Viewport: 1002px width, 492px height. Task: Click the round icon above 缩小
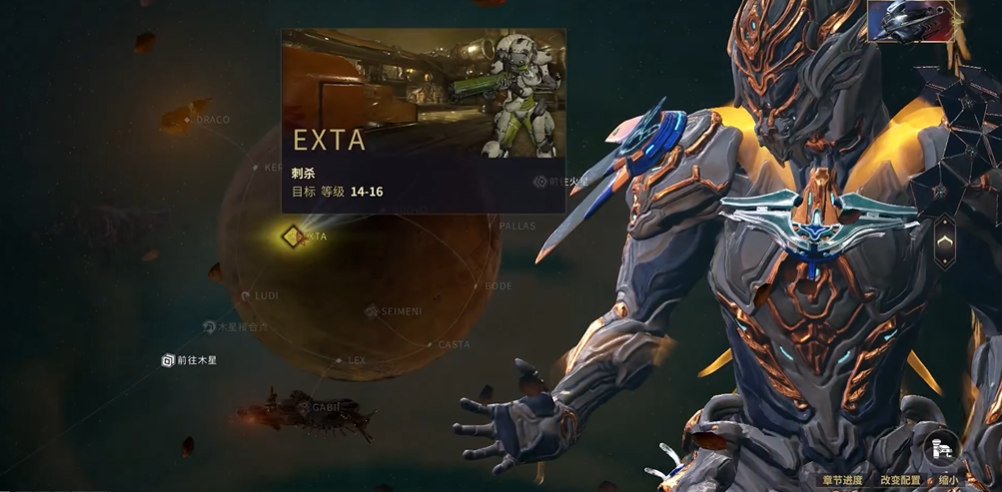(940, 446)
